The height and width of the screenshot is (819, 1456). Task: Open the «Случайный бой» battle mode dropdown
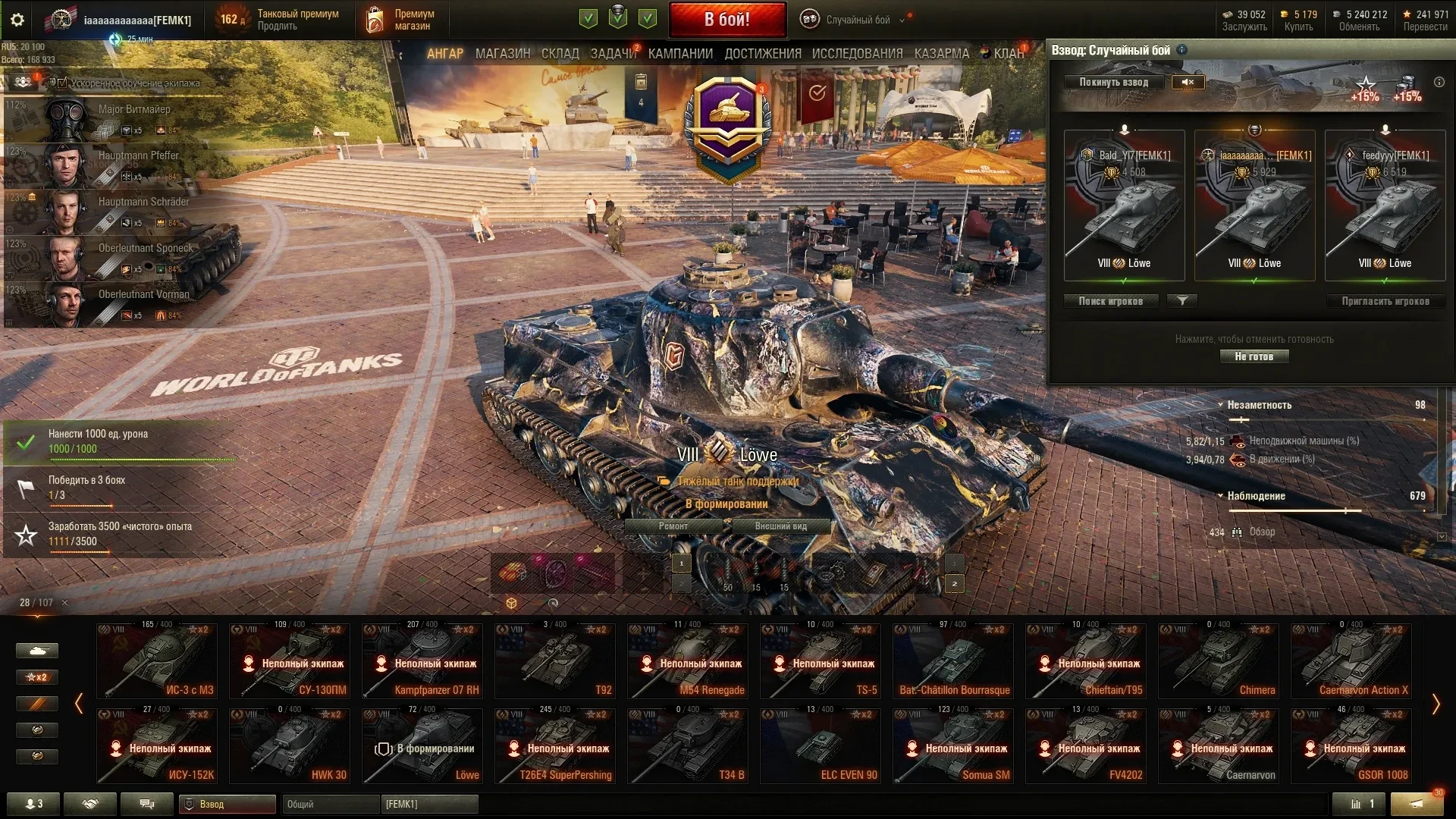pyautogui.click(x=858, y=20)
